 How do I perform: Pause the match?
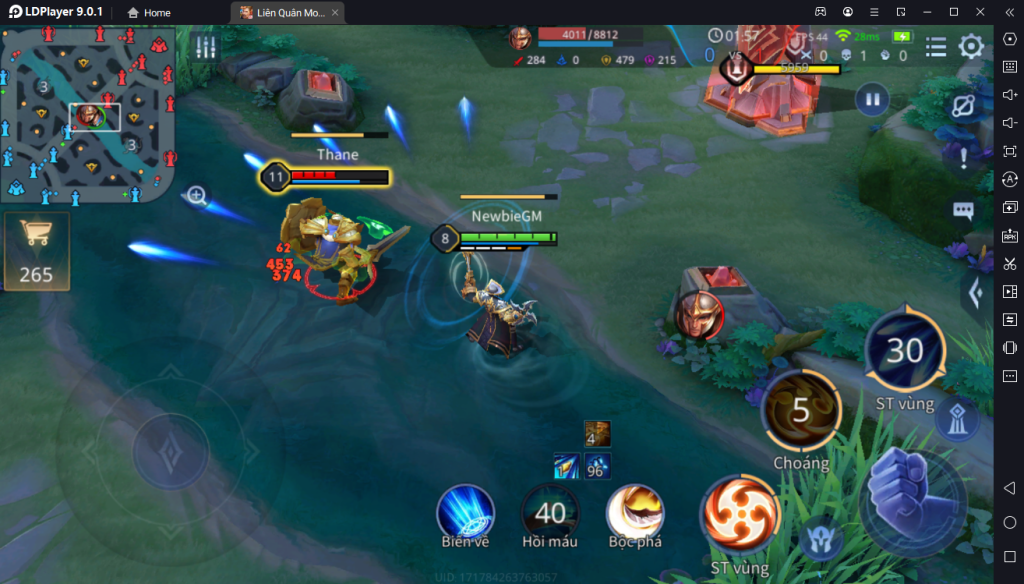(x=872, y=100)
